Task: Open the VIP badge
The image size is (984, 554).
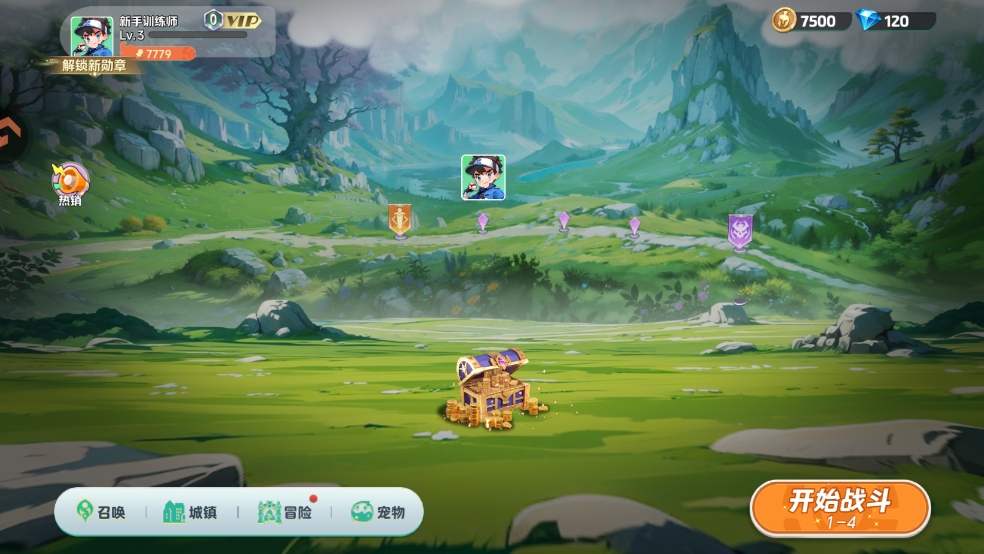Action: click(233, 20)
